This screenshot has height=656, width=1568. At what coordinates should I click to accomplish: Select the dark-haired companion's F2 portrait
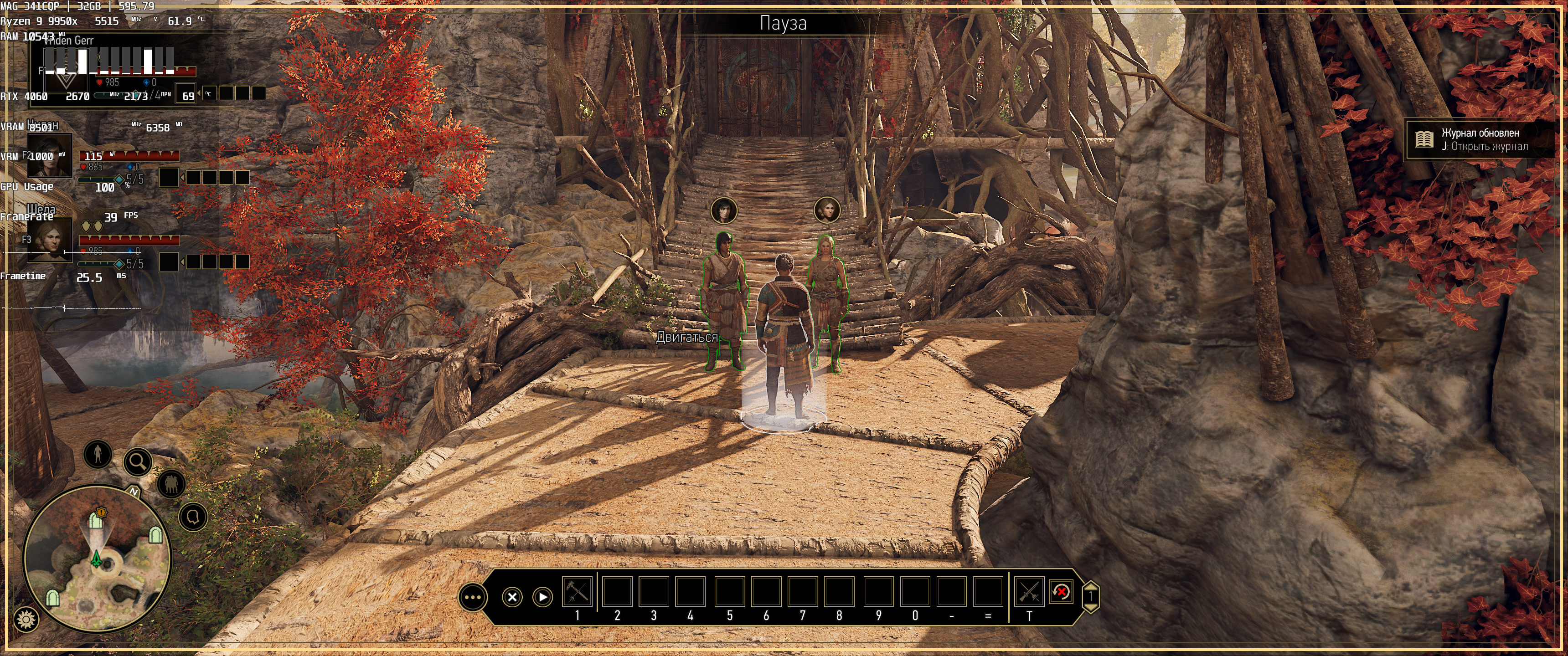click(x=50, y=156)
